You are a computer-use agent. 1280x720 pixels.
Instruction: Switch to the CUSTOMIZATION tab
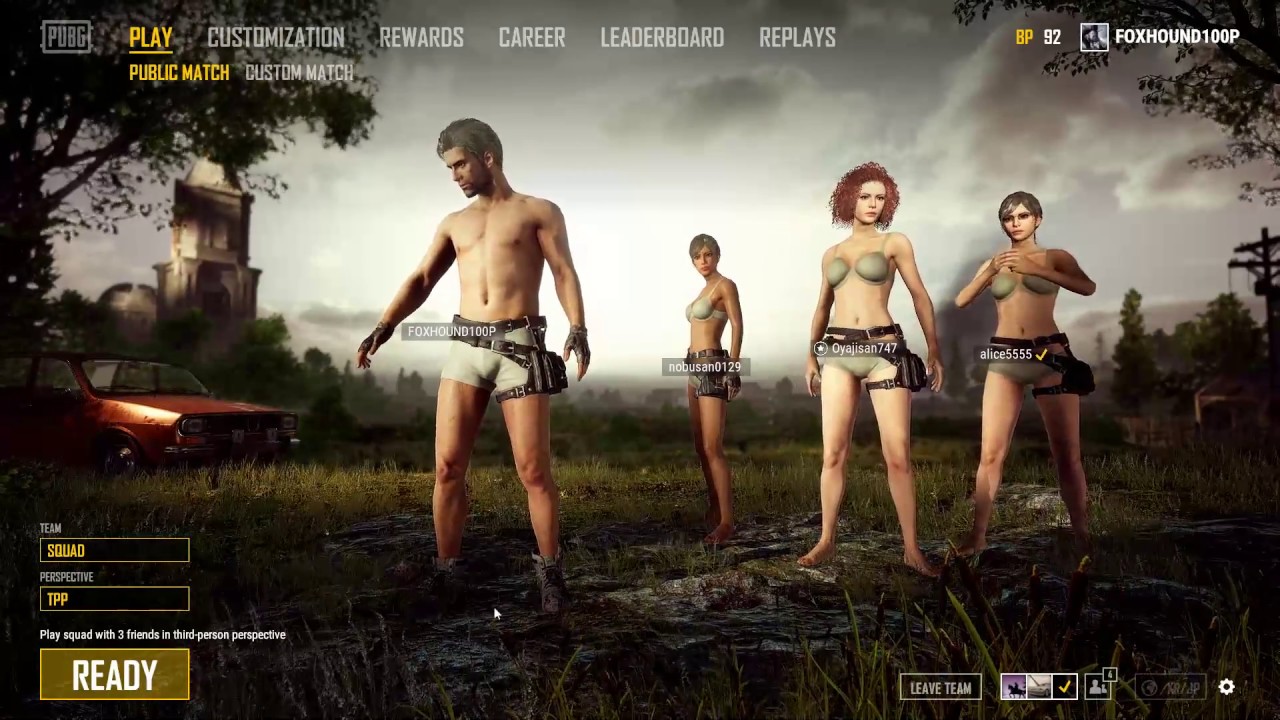pos(276,37)
